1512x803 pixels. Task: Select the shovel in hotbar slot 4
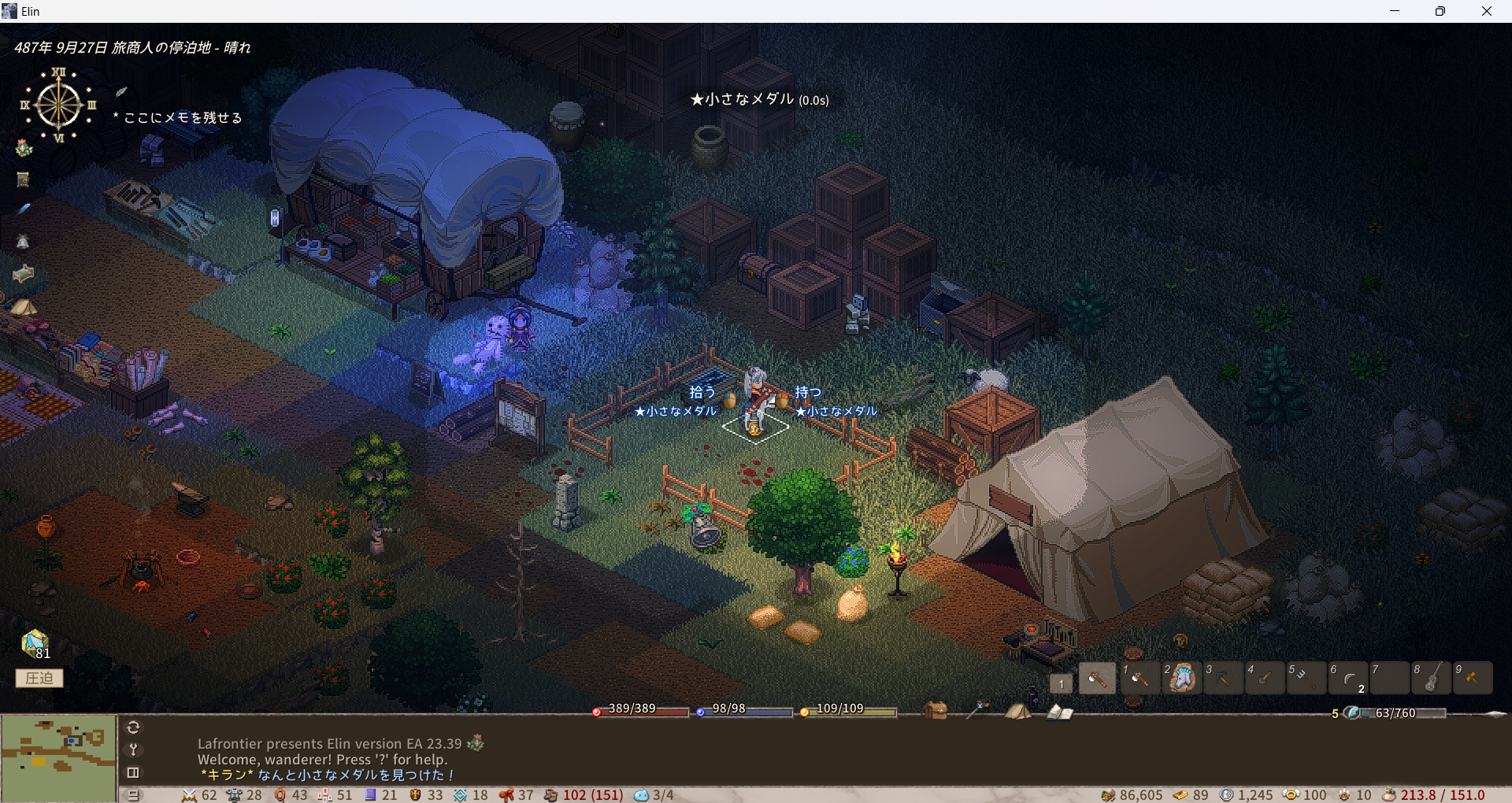point(1265,678)
